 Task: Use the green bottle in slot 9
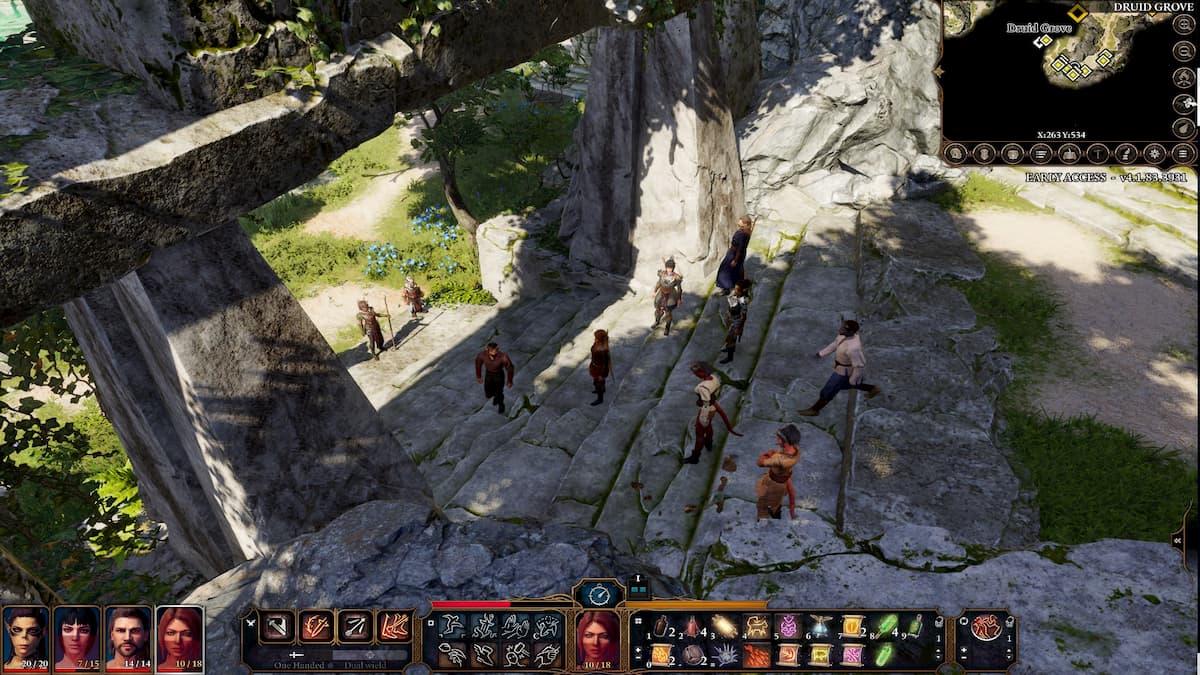(914, 627)
